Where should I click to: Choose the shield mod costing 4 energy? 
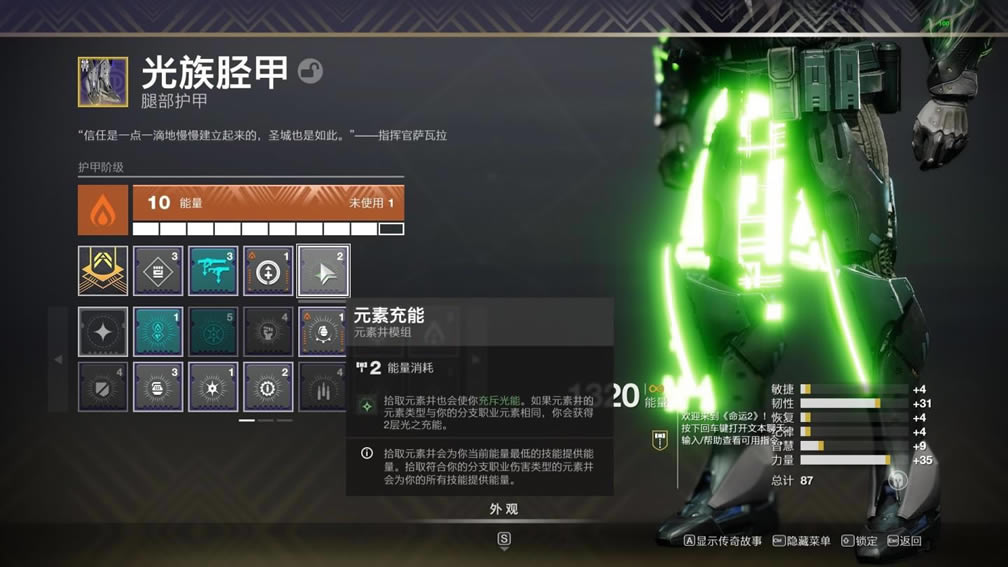tap(103, 386)
